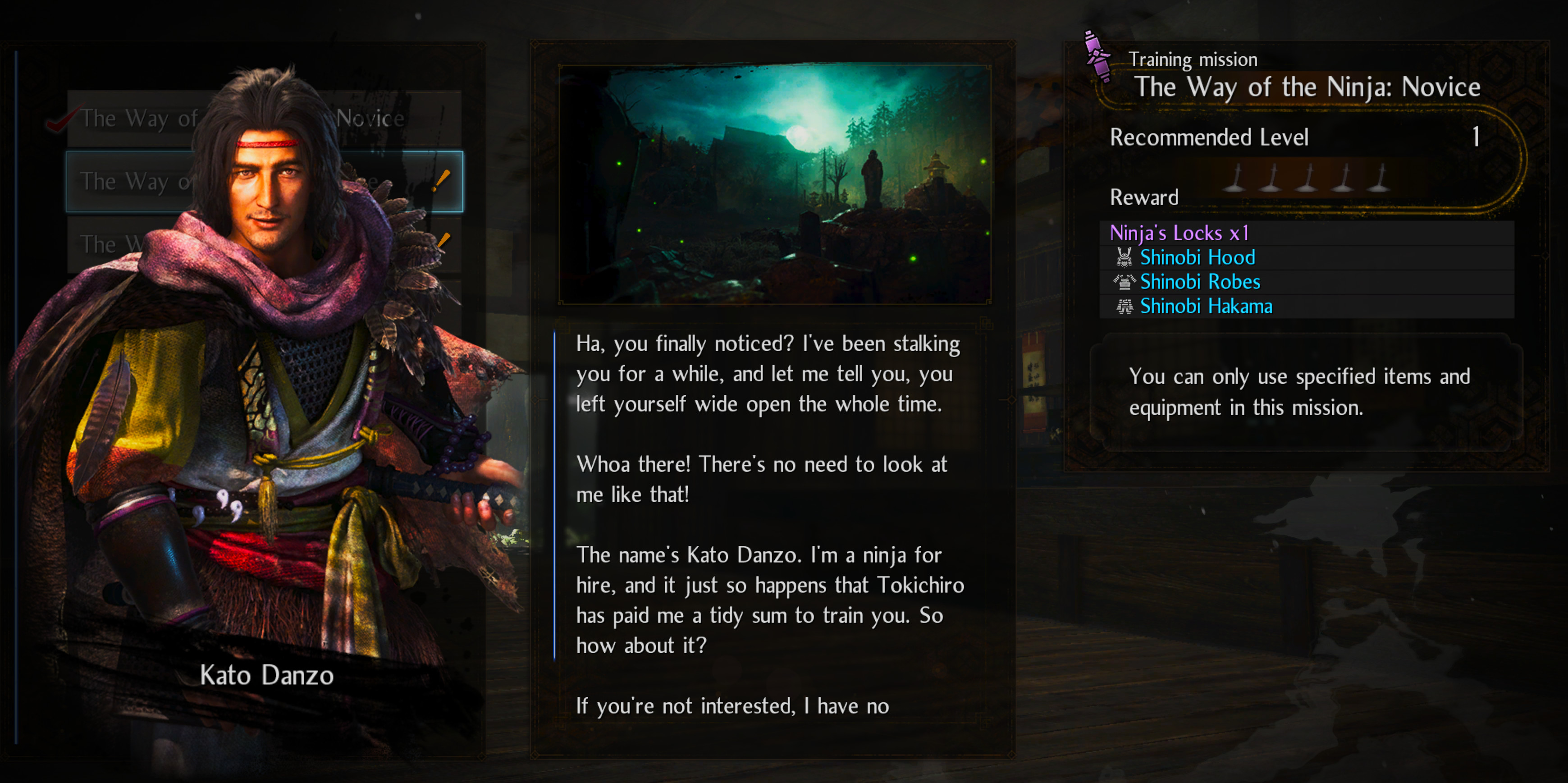Click the moonlit graveyard mission thumbnail
The width and height of the screenshot is (1568, 783).
774,184
